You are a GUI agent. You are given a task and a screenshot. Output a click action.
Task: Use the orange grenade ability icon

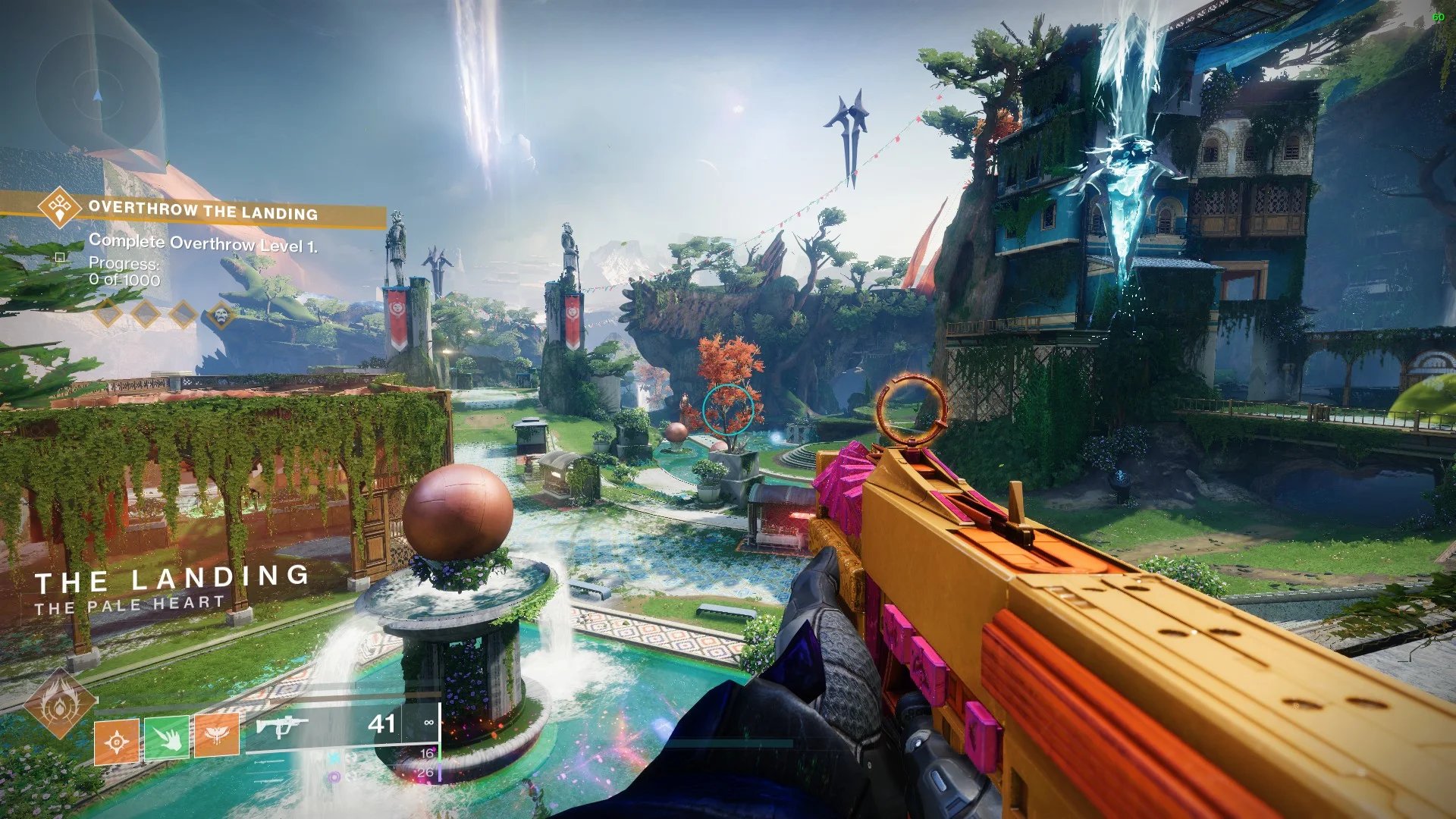click(116, 742)
